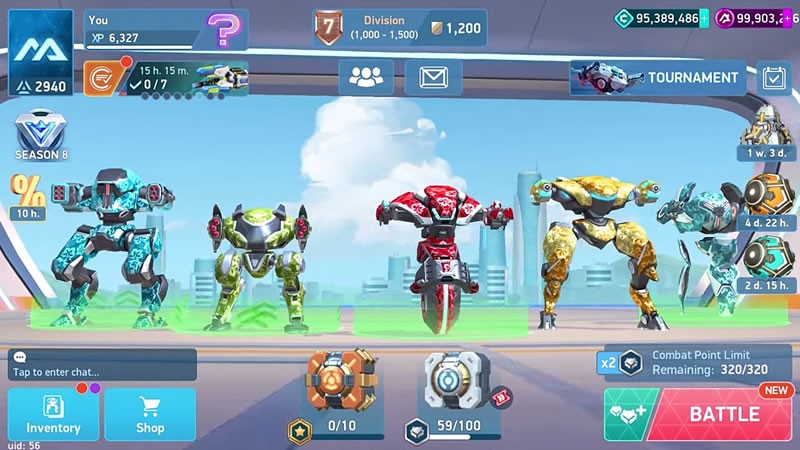Start a match with the BATTLE button
The image size is (800, 450).
718,414
